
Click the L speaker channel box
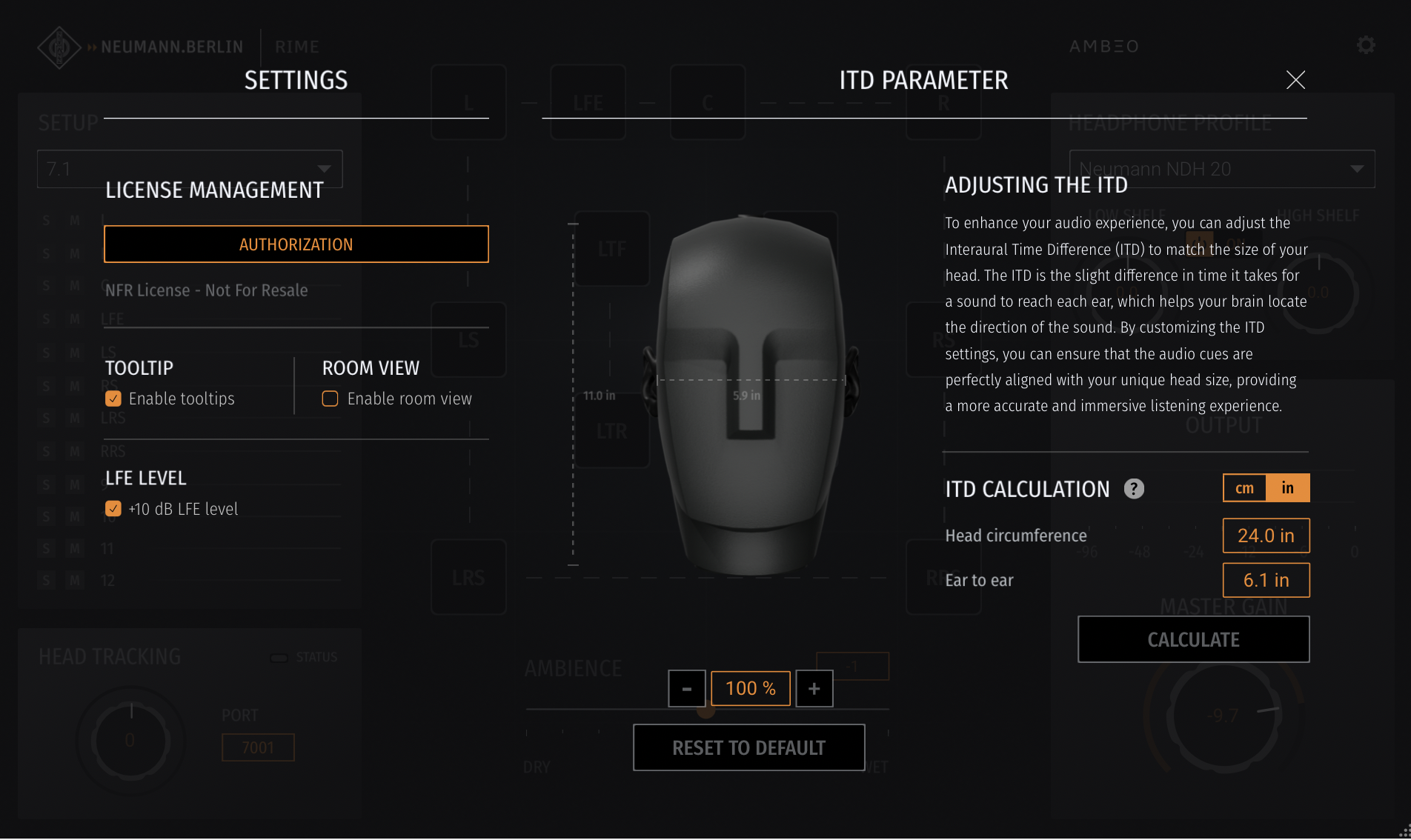pyautogui.click(x=468, y=102)
